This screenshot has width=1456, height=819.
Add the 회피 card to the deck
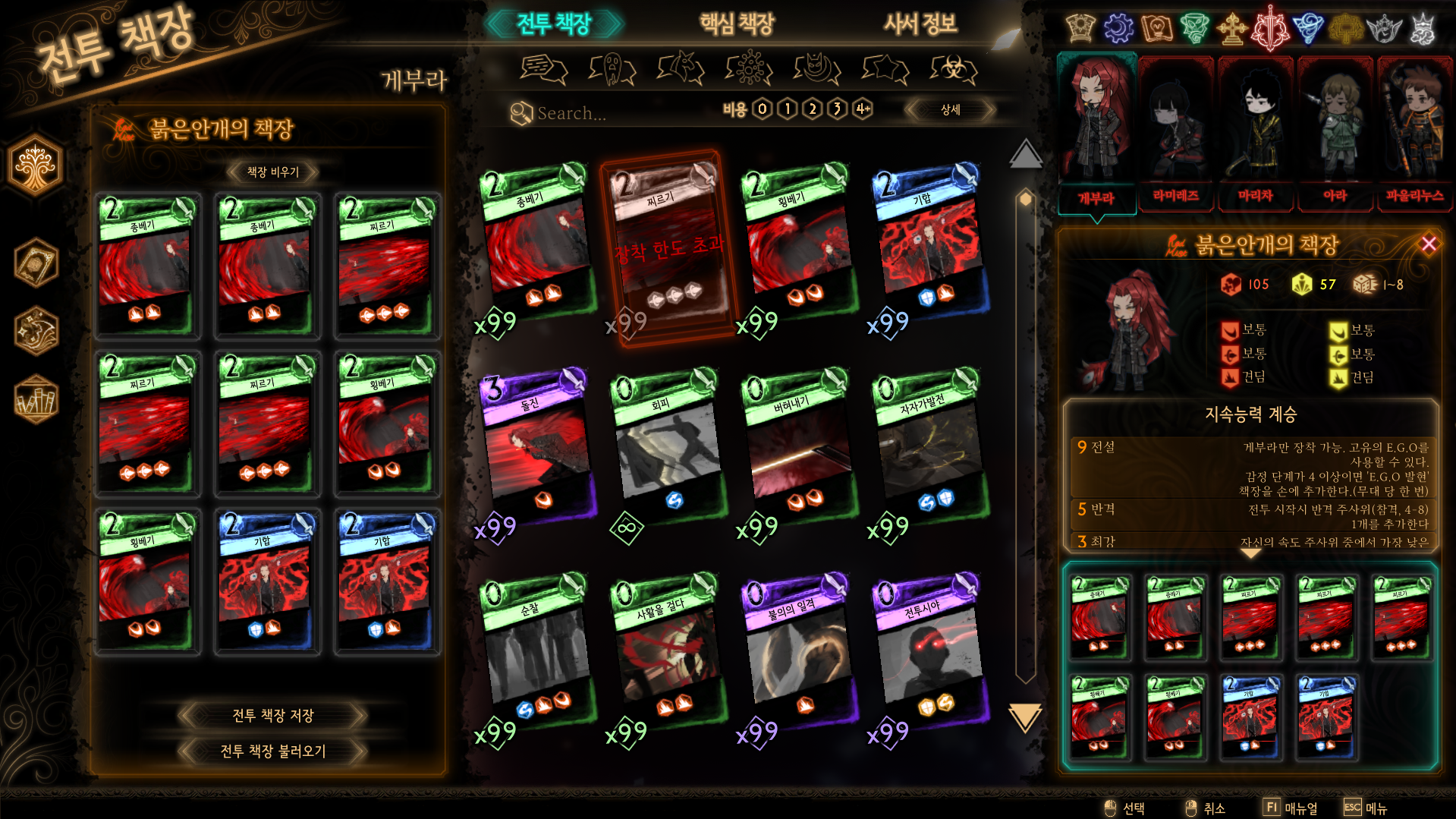point(668,448)
